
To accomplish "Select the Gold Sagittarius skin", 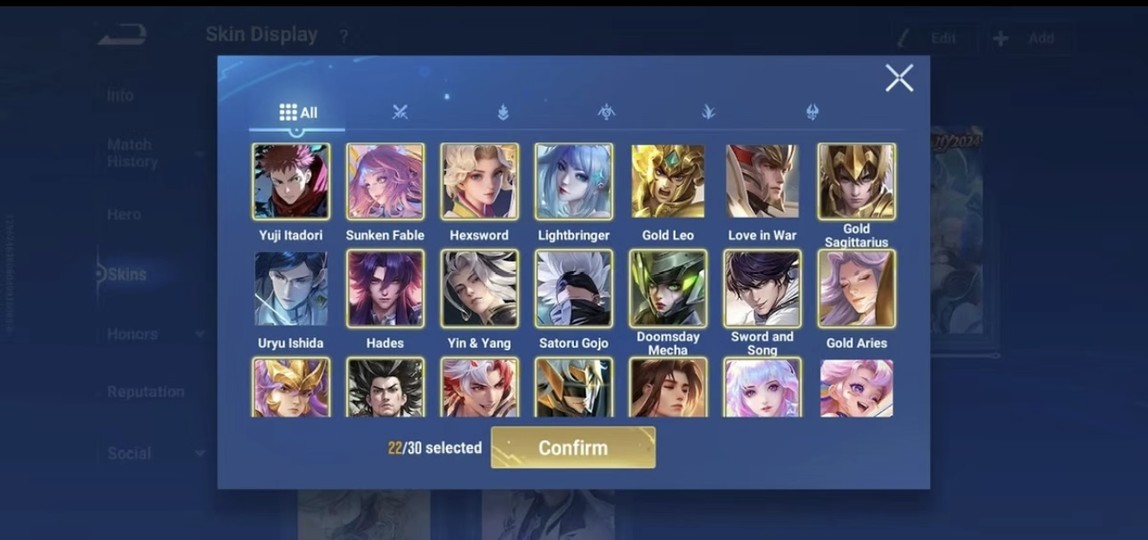I will (x=856, y=182).
